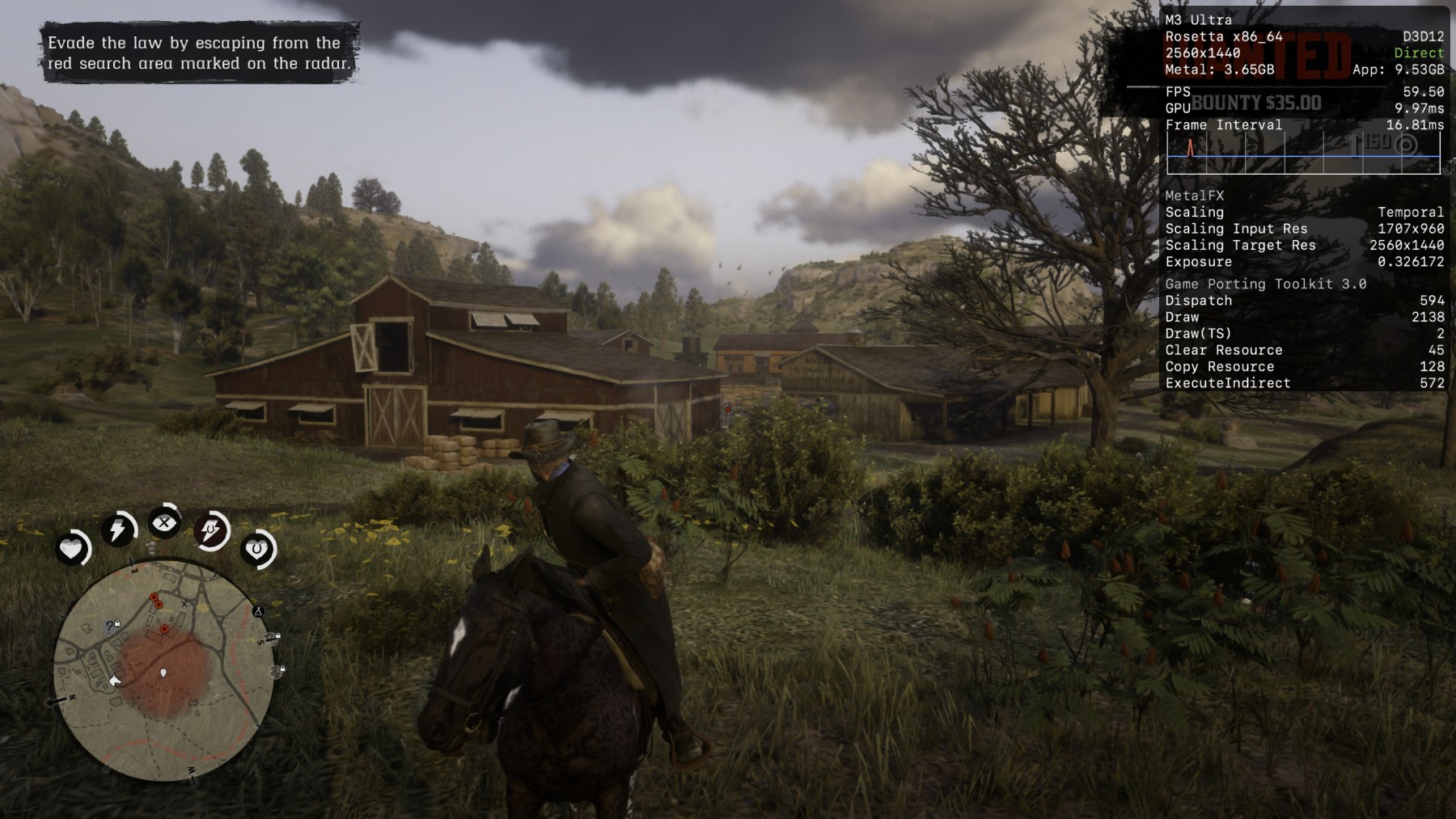Select the horse stamina core with horseshoe bolt
The image size is (1456, 819).
coord(211,531)
